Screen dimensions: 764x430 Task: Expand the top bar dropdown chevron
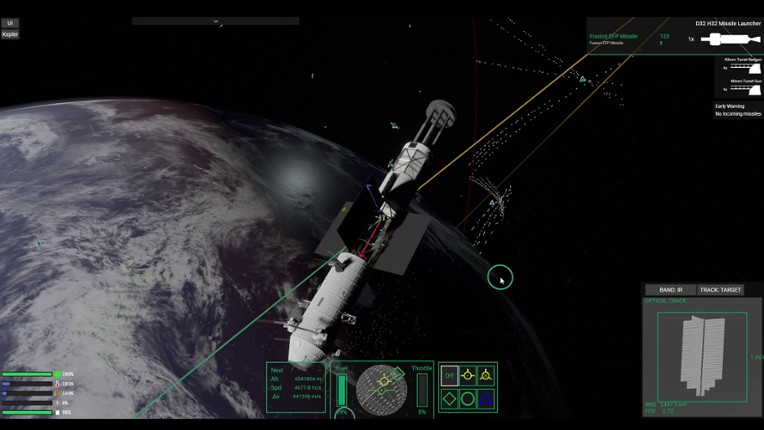point(216,21)
